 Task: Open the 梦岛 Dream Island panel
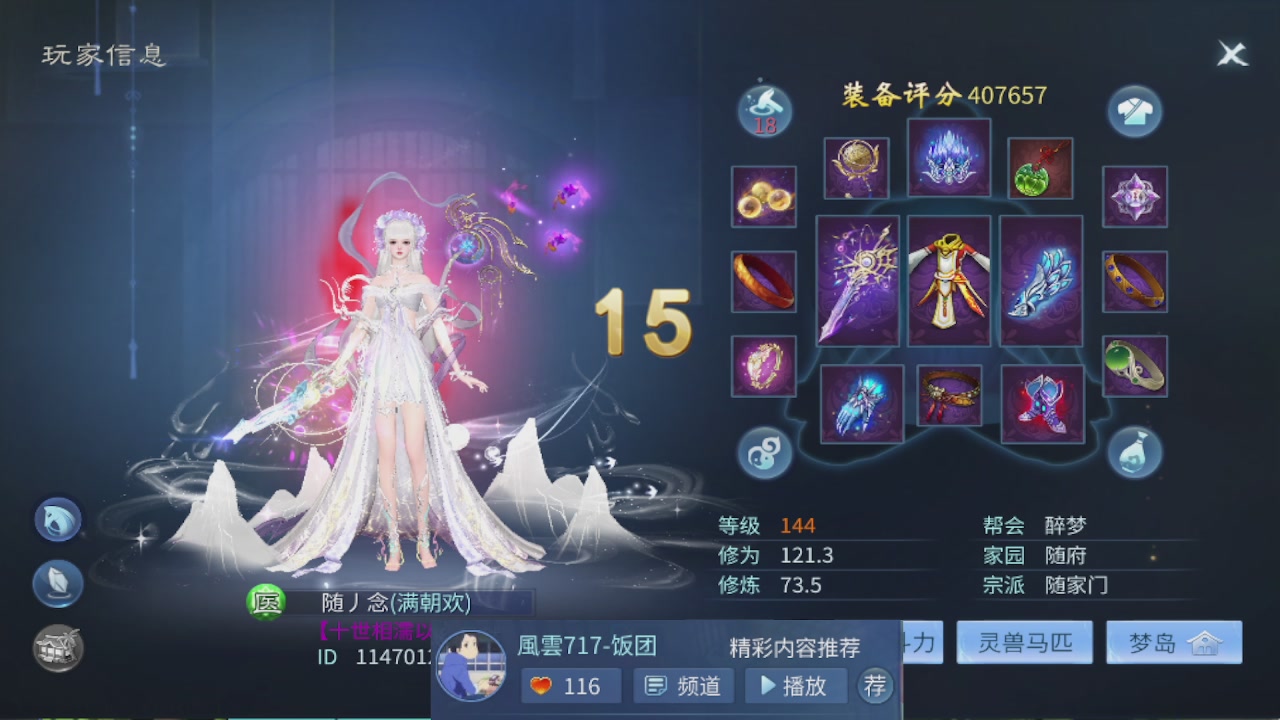click(1173, 643)
